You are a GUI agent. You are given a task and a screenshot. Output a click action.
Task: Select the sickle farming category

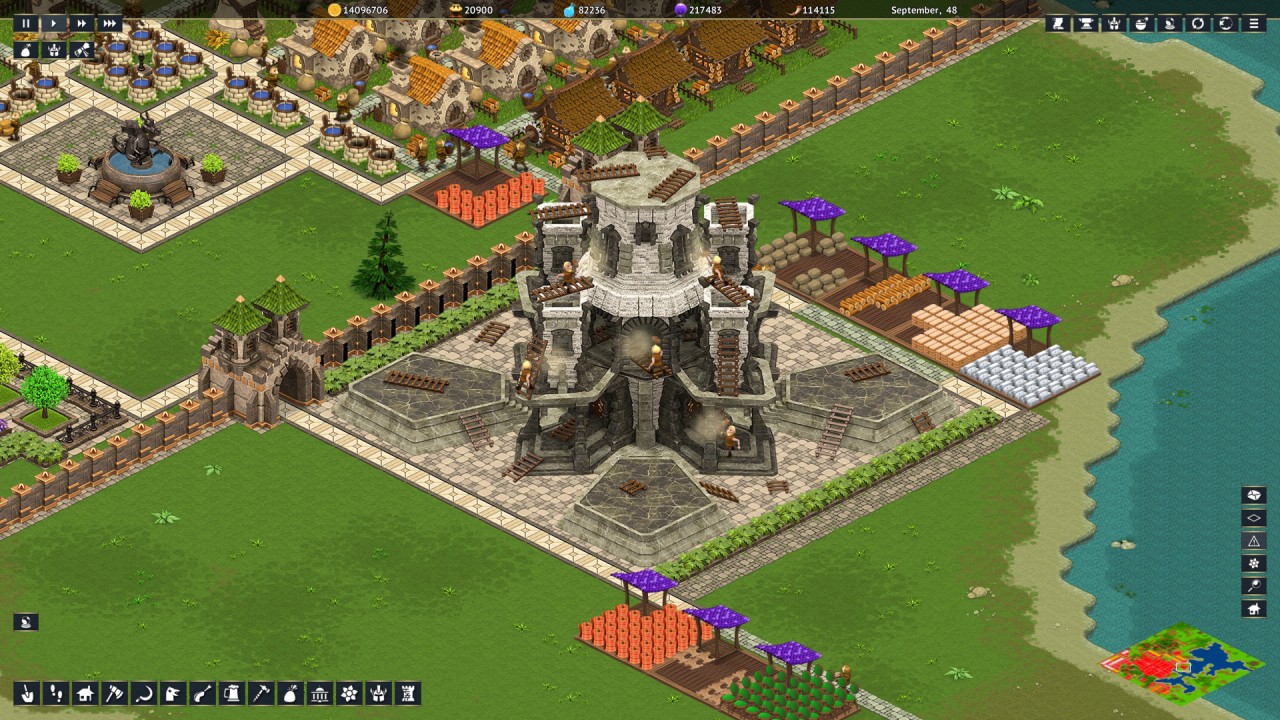(x=144, y=693)
